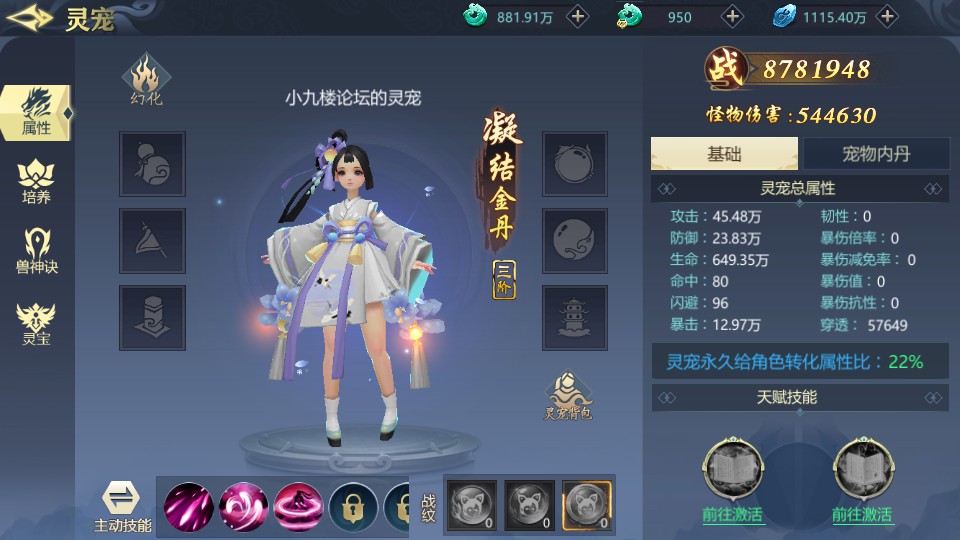Go back using the top-left arrow
This screenshot has height=540, width=960.
[x=30, y=18]
